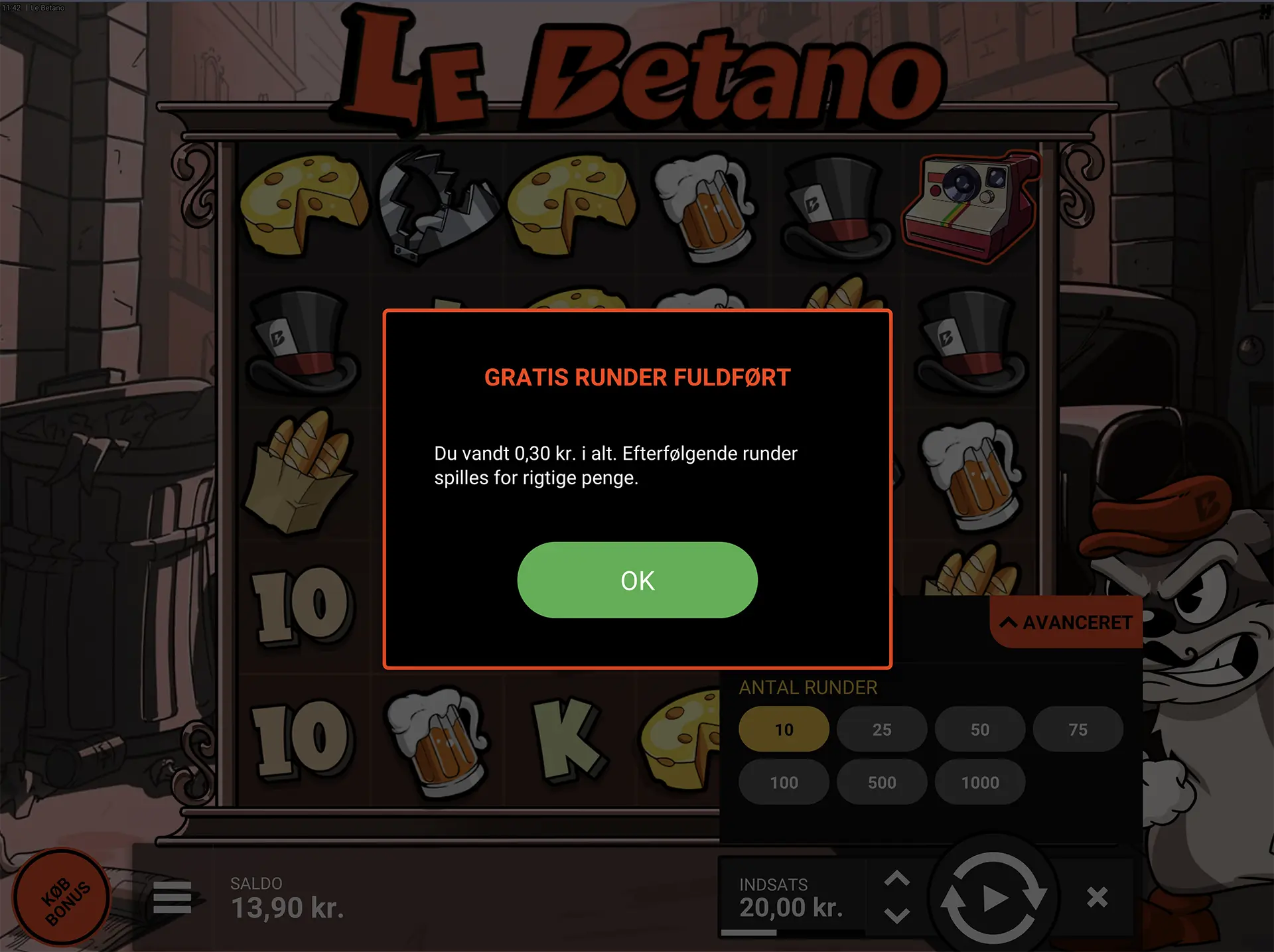Choose 500 autoplay rounds
Viewport: 1274px width, 952px height.
(881, 782)
